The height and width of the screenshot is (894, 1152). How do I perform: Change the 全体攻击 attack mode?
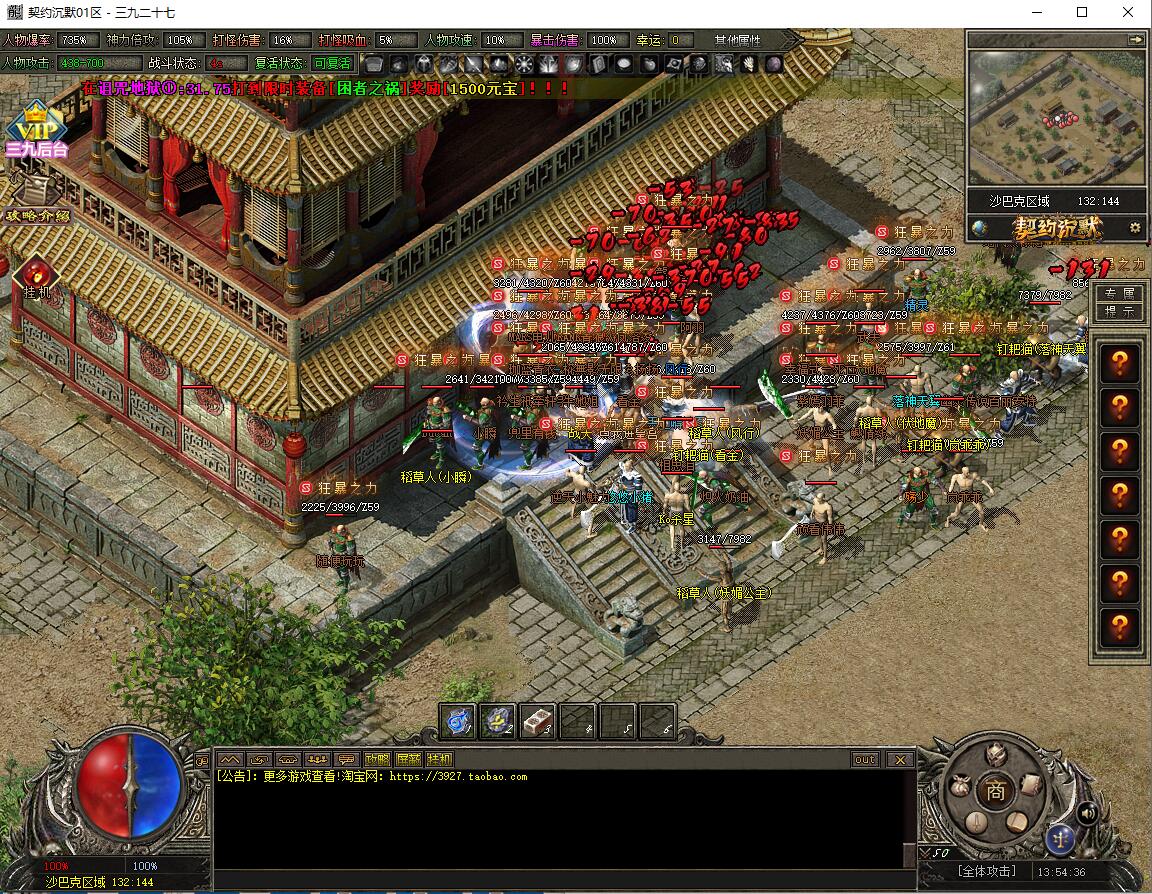[987, 871]
